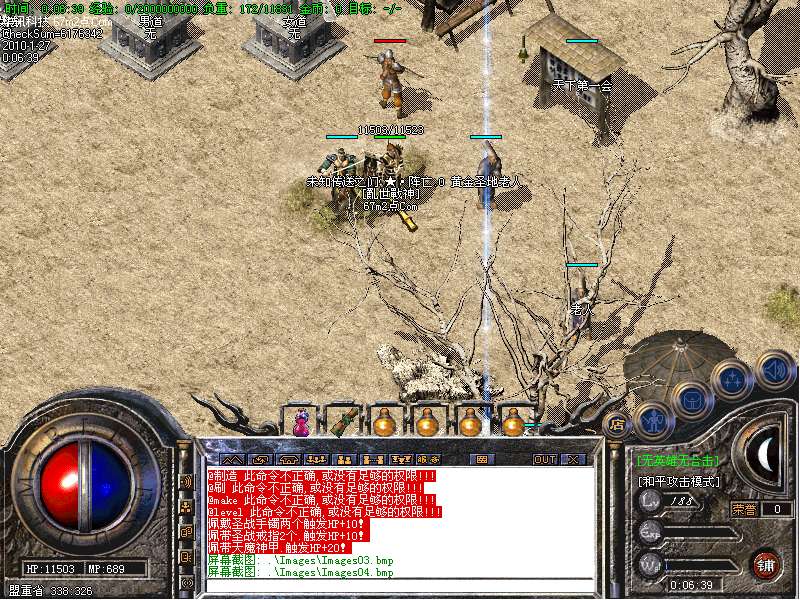Image resolution: width=800 pixels, height=600 pixels.
Task: Open the 店 shop button
Action: [617, 423]
